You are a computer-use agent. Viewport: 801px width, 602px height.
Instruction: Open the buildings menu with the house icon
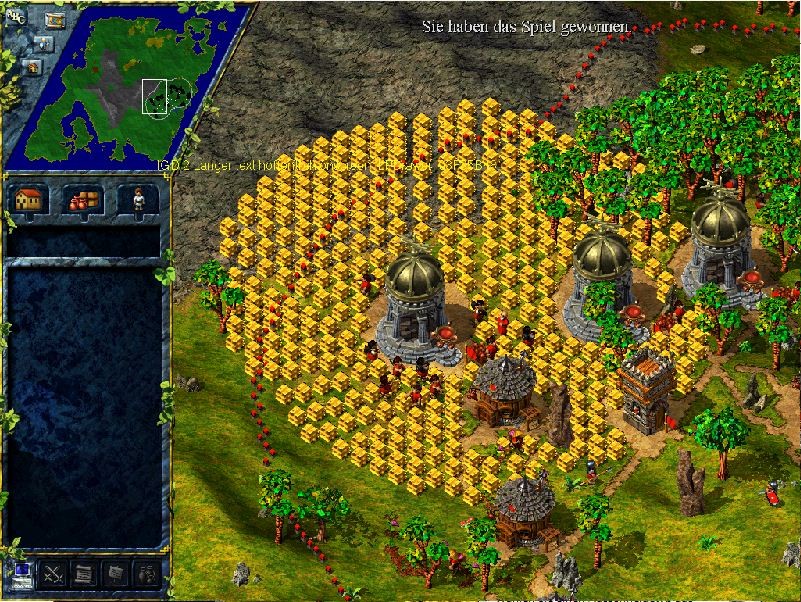click(x=30, y=198)
